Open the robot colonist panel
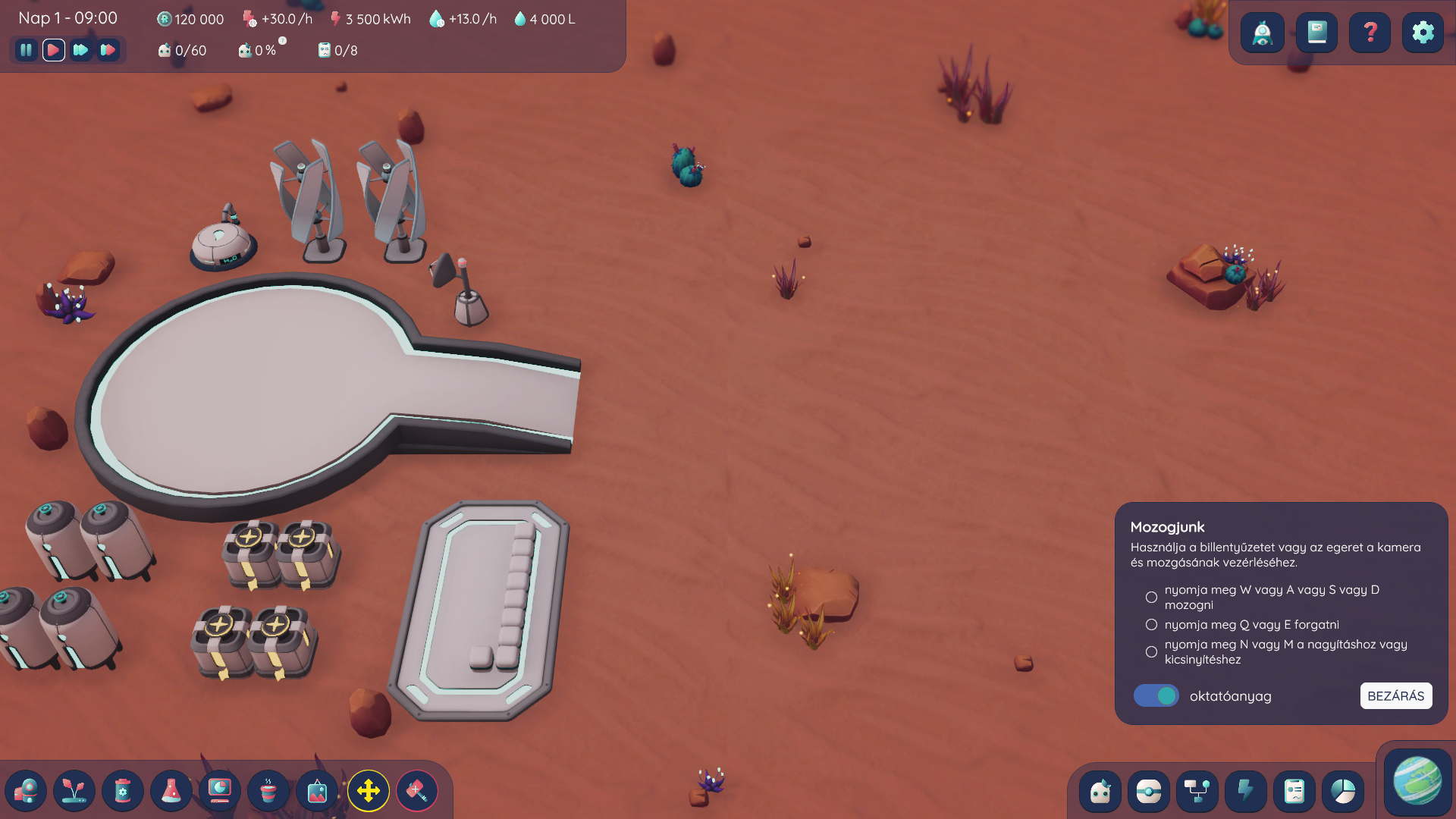The width and height of the screenshot is (1456, 819). pos(1100,791)
